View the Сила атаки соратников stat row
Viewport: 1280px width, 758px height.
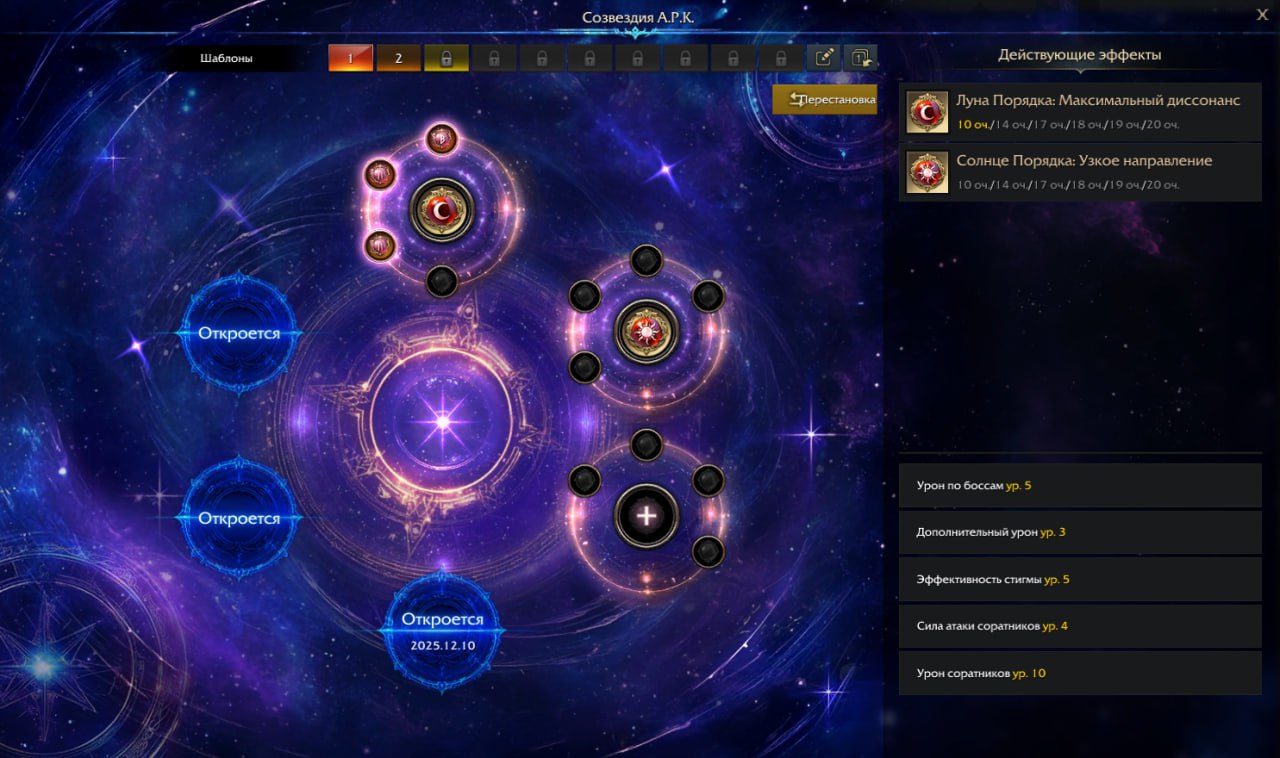1080,626
